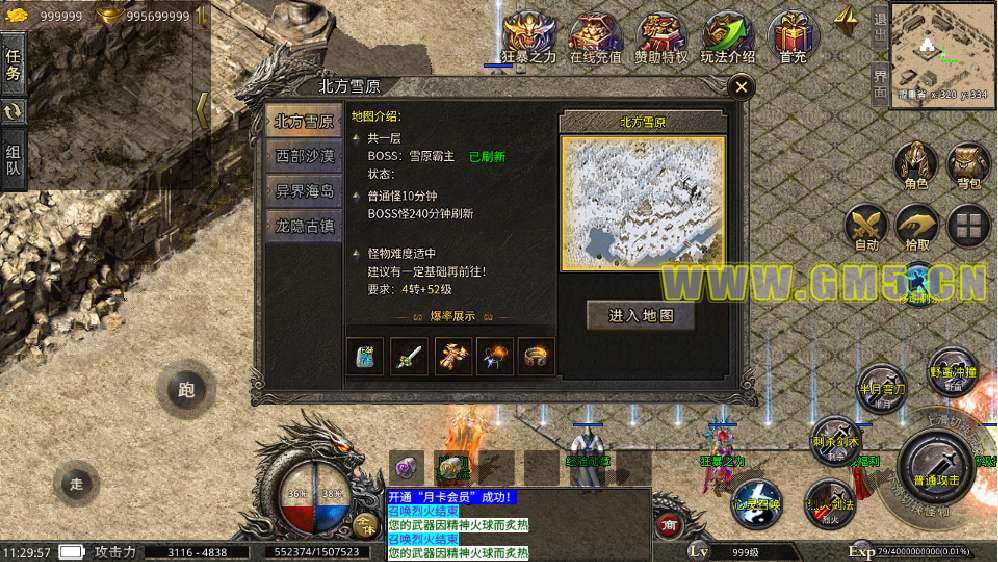The image size is (998, 562).
Task: Open the 玩法介绍 gameplay guide
Action: (x=727, y=36)
